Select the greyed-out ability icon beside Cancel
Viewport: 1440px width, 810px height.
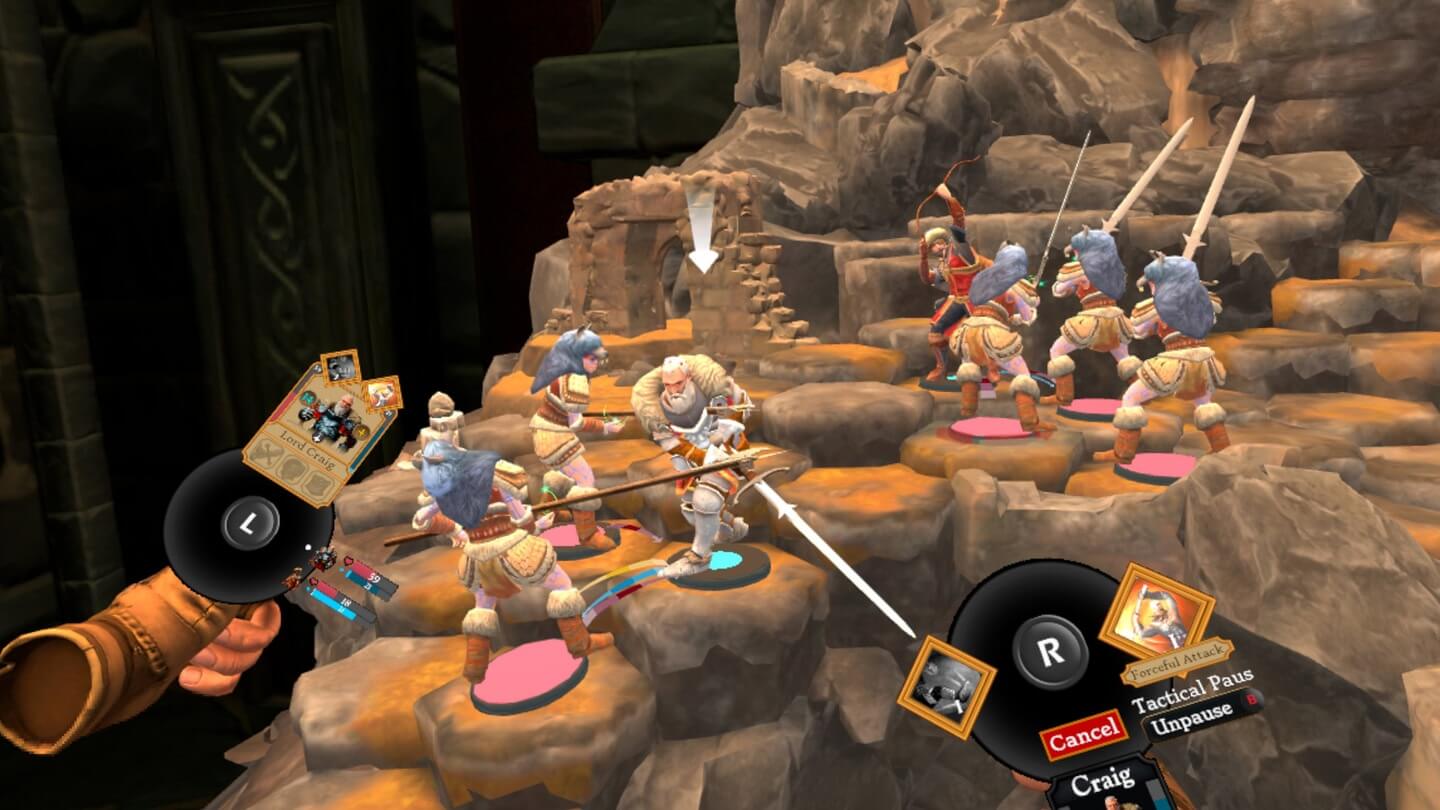(945, 687)
